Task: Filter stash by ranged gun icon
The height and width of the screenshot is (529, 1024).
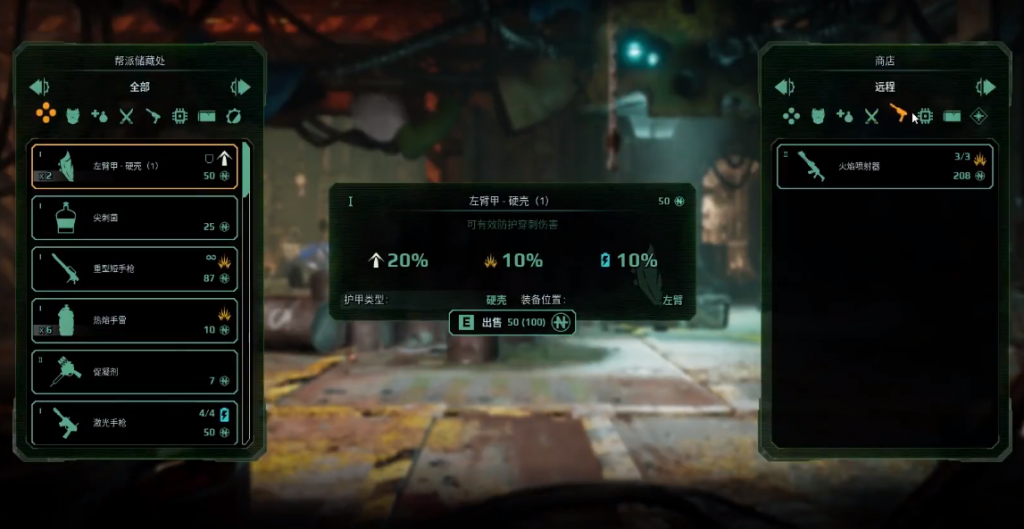Action: (x=153, y=116)
